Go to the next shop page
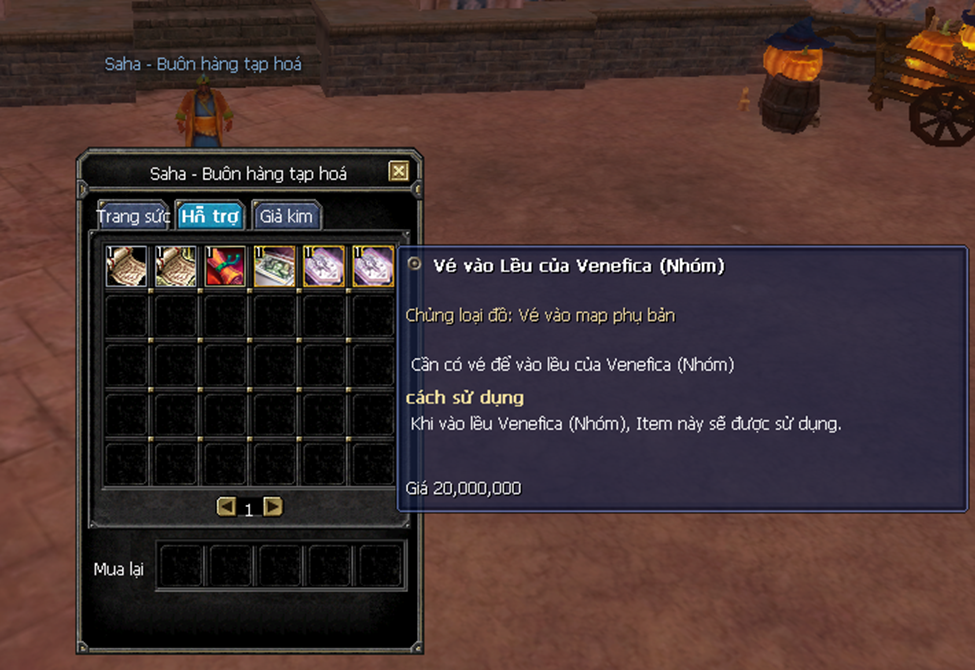 (272, 507)
